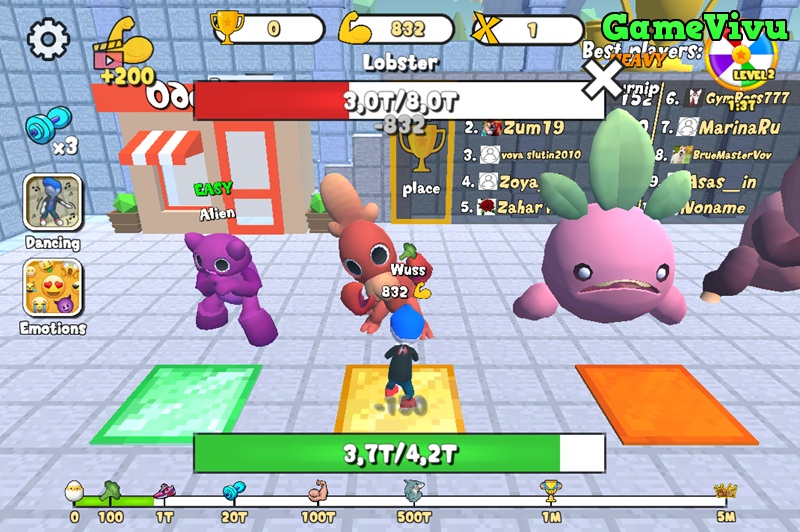The width and height of the screenshot is (800, 532).
Task: Close the fight with the white X
Action: [603, 80]
